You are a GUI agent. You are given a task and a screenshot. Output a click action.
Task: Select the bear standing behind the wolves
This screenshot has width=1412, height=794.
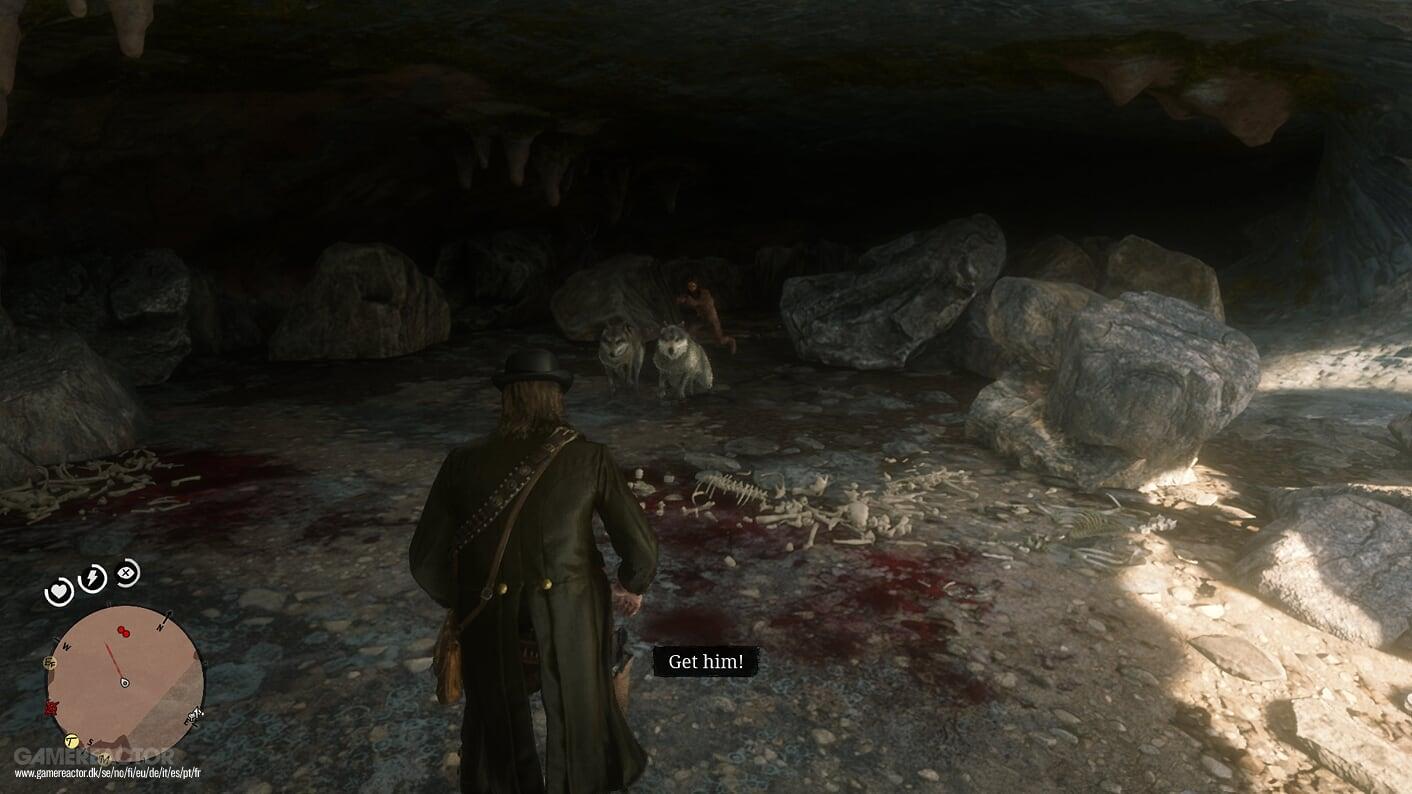point(700,300)
